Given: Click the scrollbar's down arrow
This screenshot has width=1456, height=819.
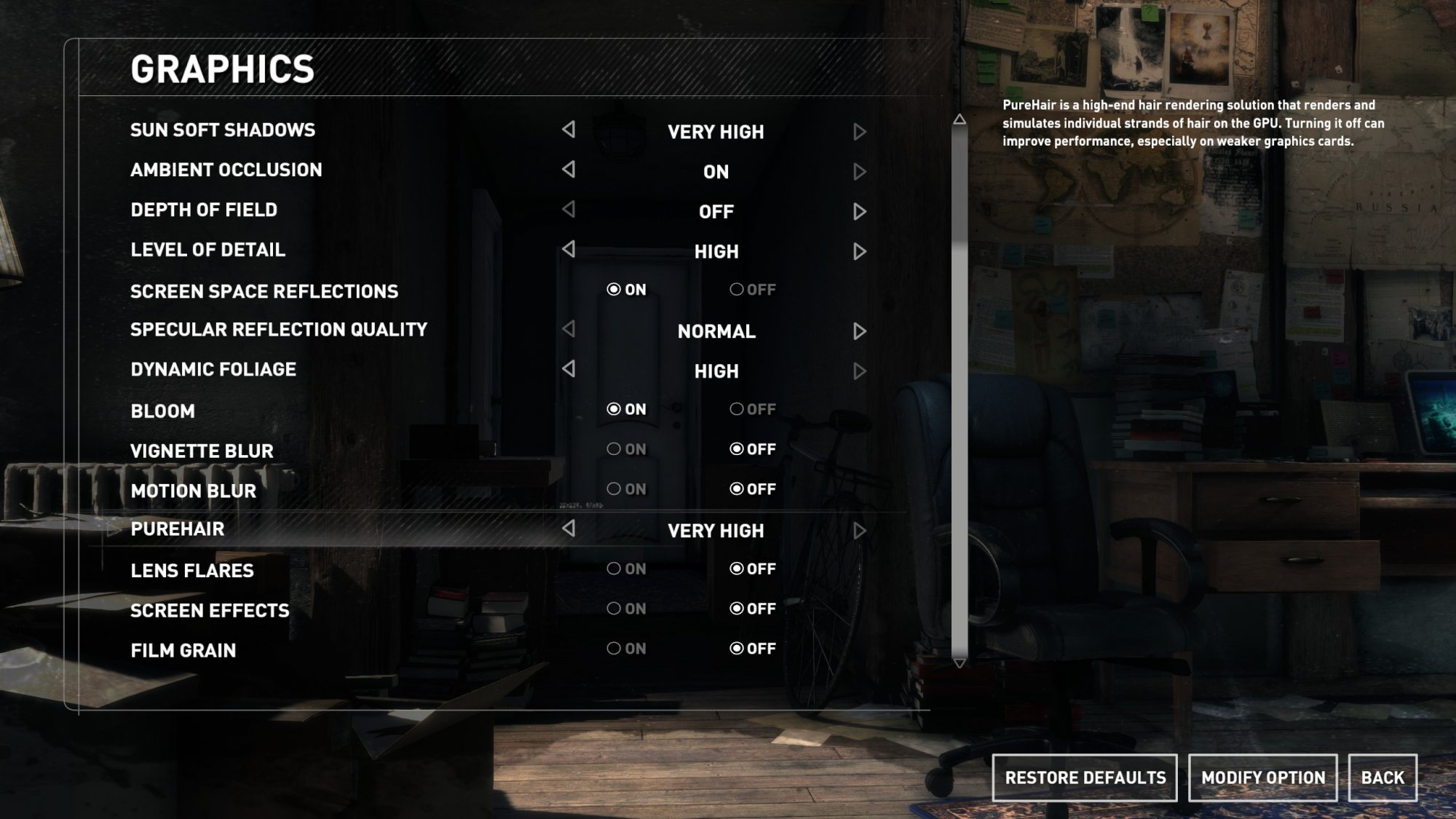Looking at the screenshot, I should (960, 663).
